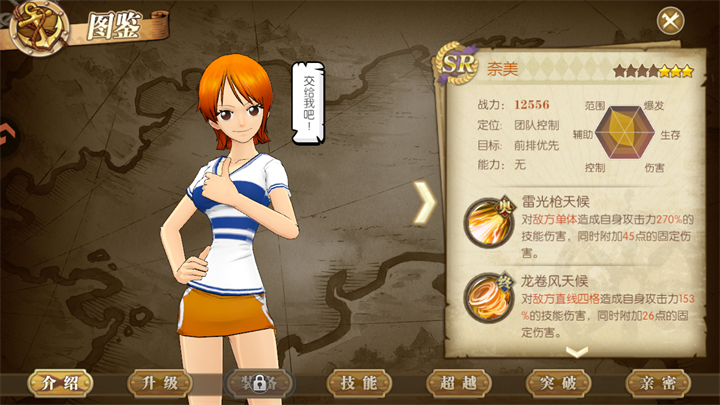This screenshot has width=720, height=405.
Task: Open the 升级 tab
Action: 159,383
